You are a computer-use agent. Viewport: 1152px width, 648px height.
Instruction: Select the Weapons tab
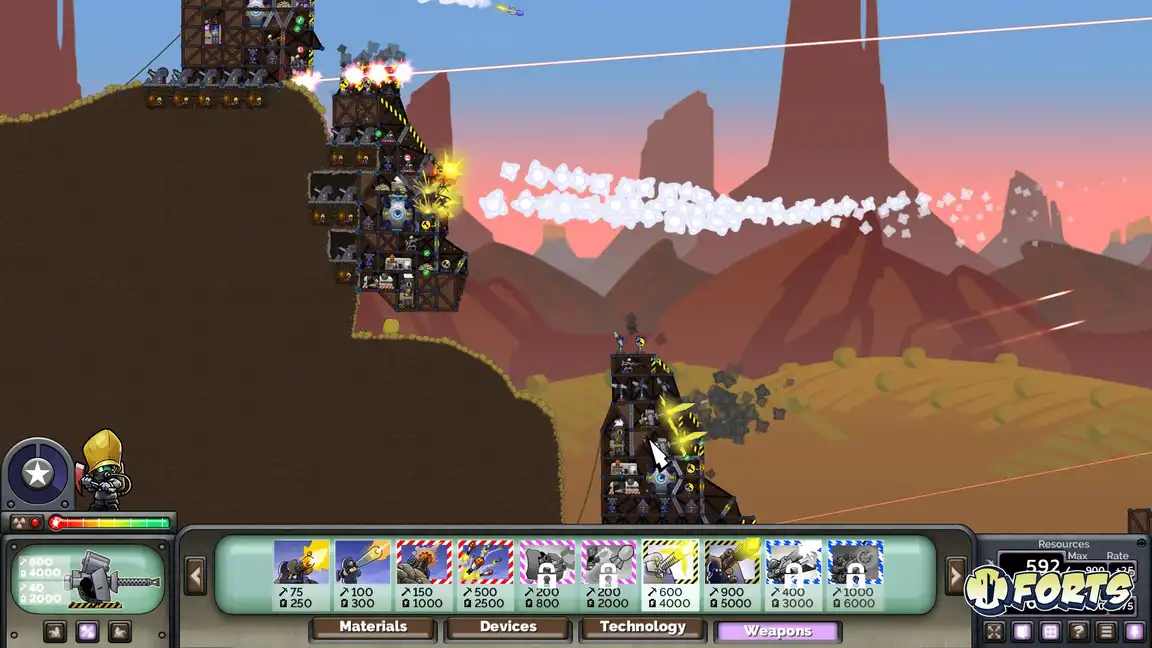(777, 631)
